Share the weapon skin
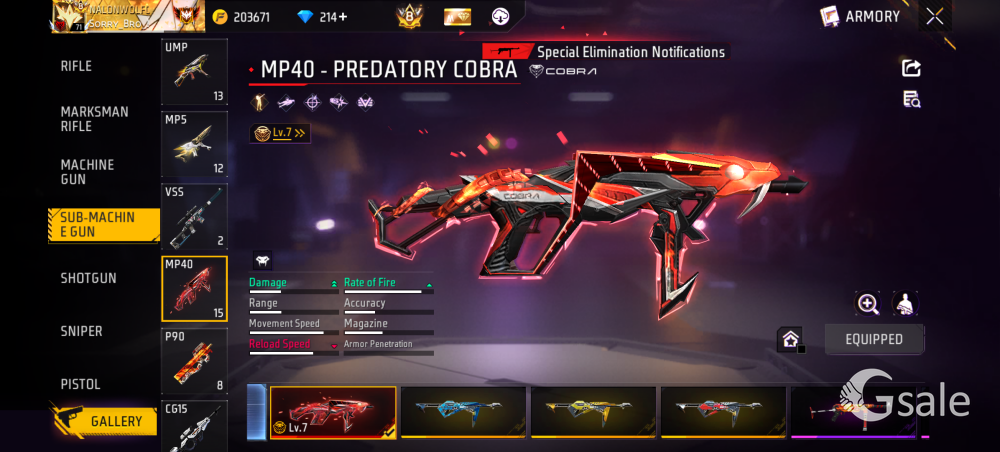The height and width of the screenshot is (452, 1000). tap(911, 68)
